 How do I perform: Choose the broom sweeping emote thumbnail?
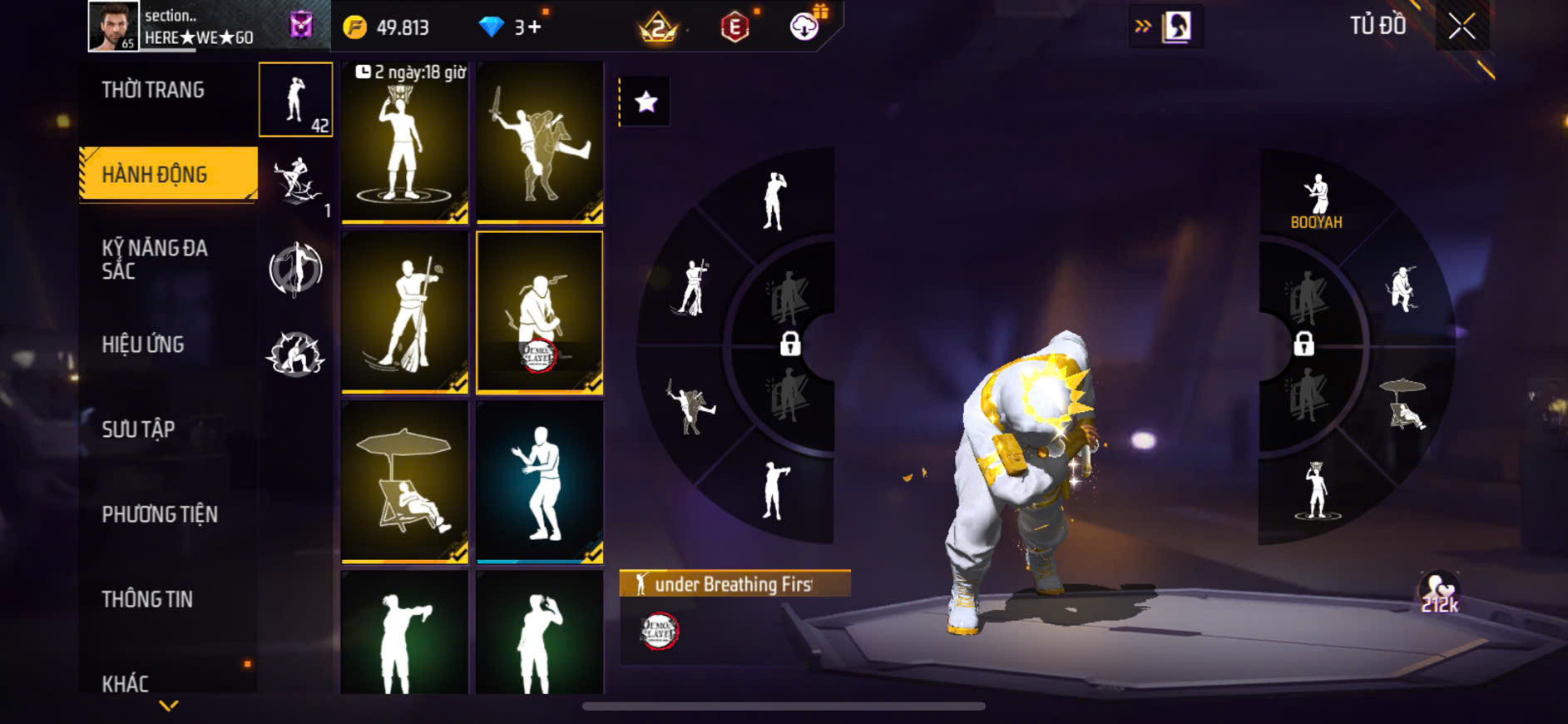405,311
